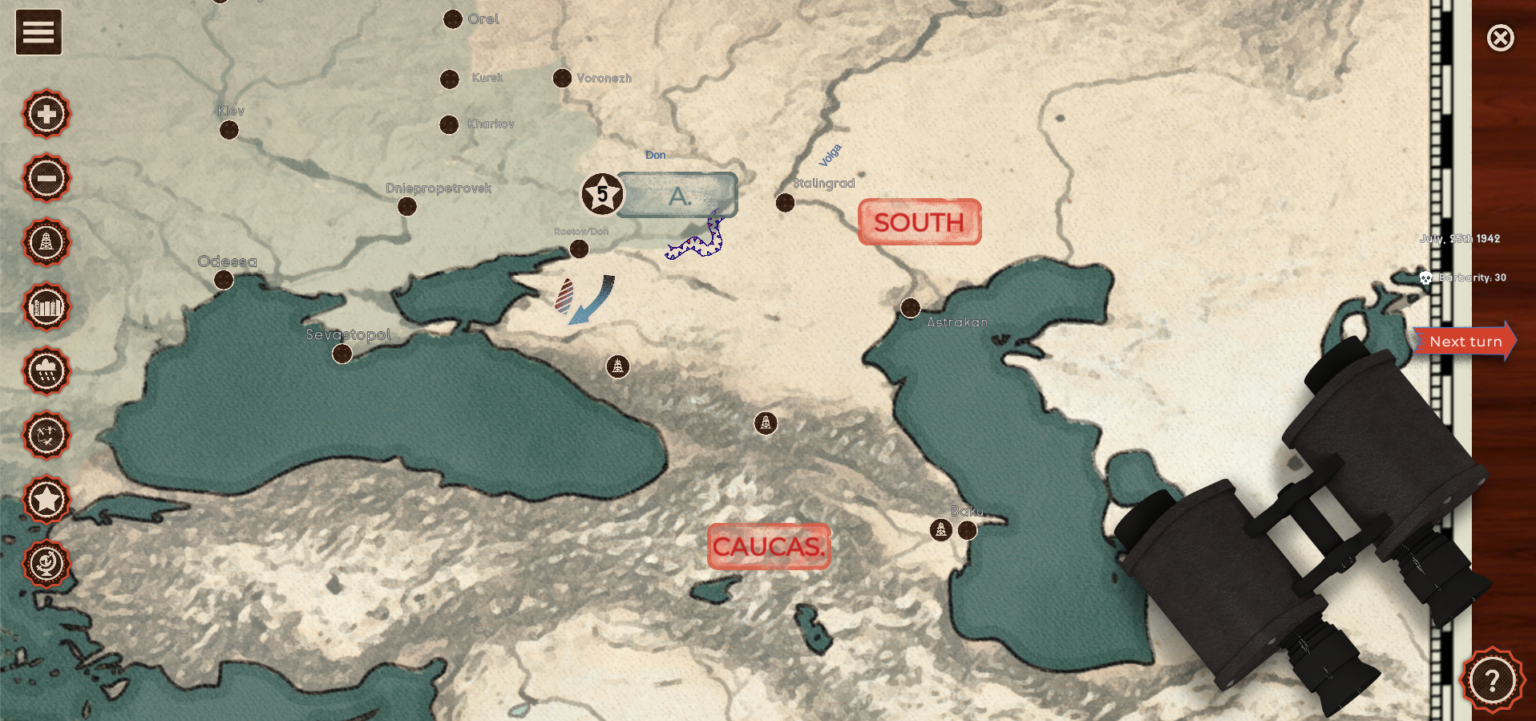View objectives using the star icon
Image resolution: width=1536 pixels, height=721 pixels.
pos(45,499)
